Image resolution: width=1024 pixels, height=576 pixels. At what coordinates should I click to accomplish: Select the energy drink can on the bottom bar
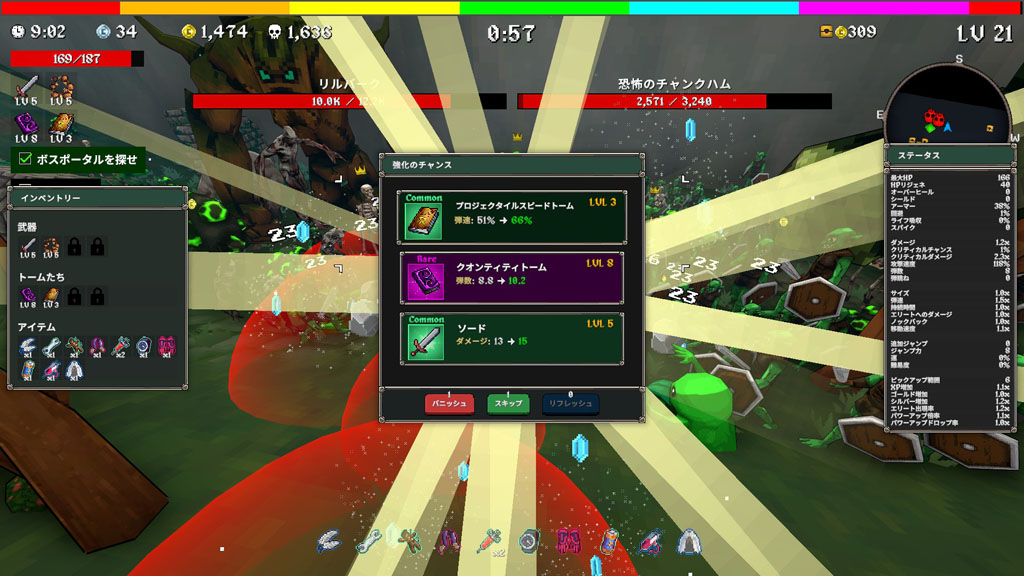click(609, 541)
